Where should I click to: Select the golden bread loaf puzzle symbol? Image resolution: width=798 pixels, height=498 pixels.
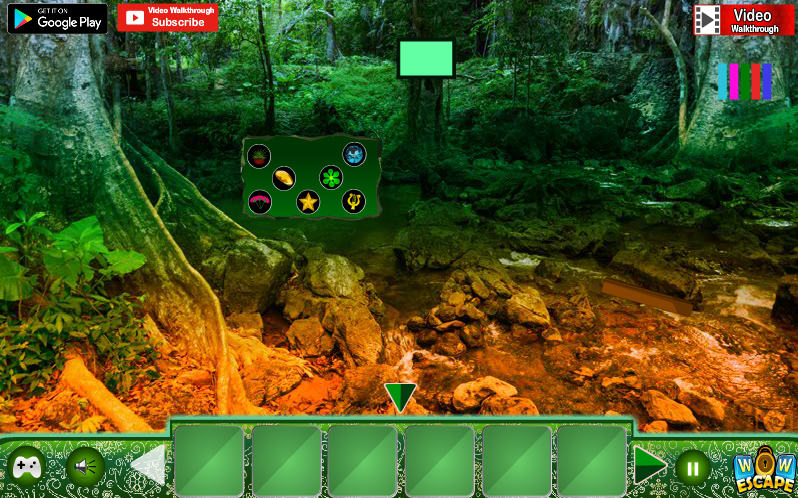pyautogui.click(x=284, y=179)
